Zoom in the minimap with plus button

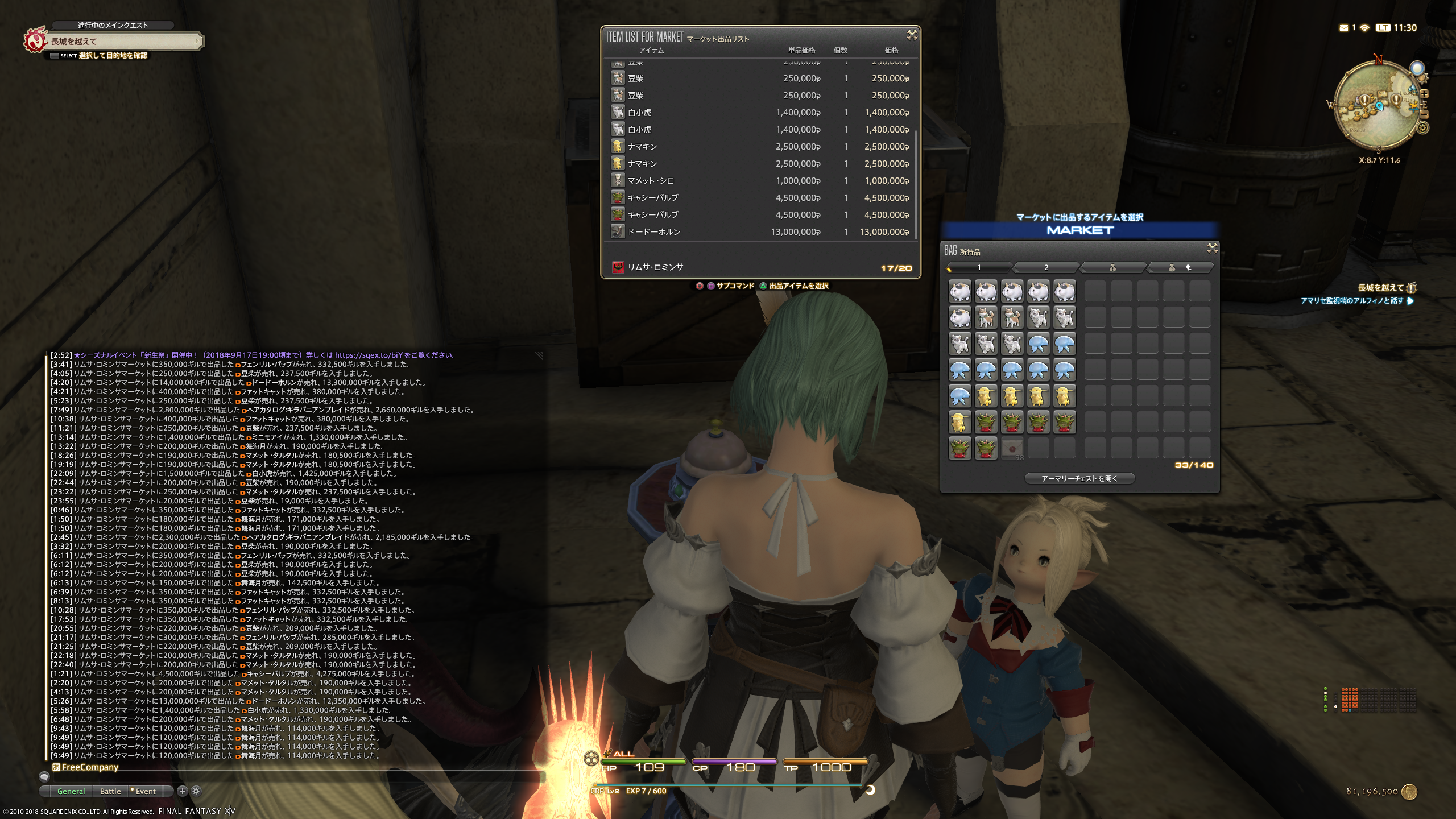pyautogui.click(x=1424, y=94)
